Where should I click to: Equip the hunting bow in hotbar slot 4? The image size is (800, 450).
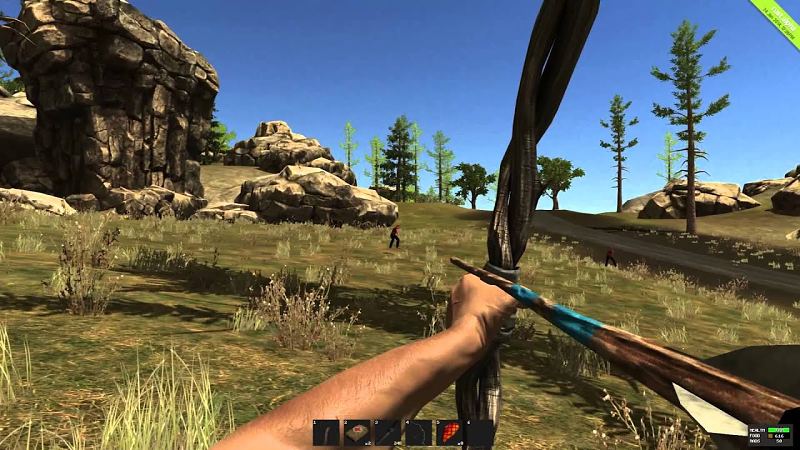pyautogui.click(x=418, y=432)
